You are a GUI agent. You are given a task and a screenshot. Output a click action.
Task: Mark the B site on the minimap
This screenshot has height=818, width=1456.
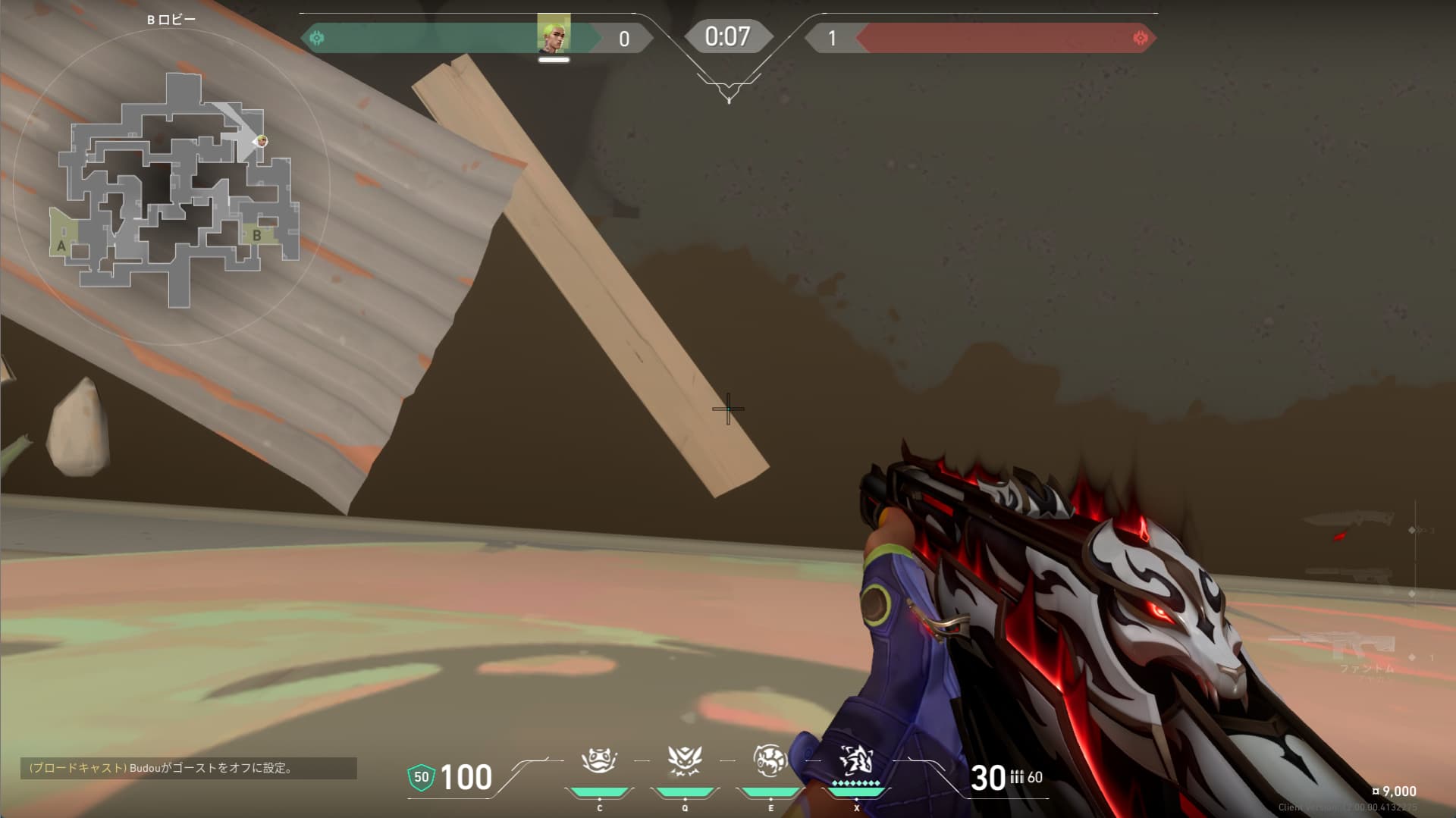tap(257, 235)
